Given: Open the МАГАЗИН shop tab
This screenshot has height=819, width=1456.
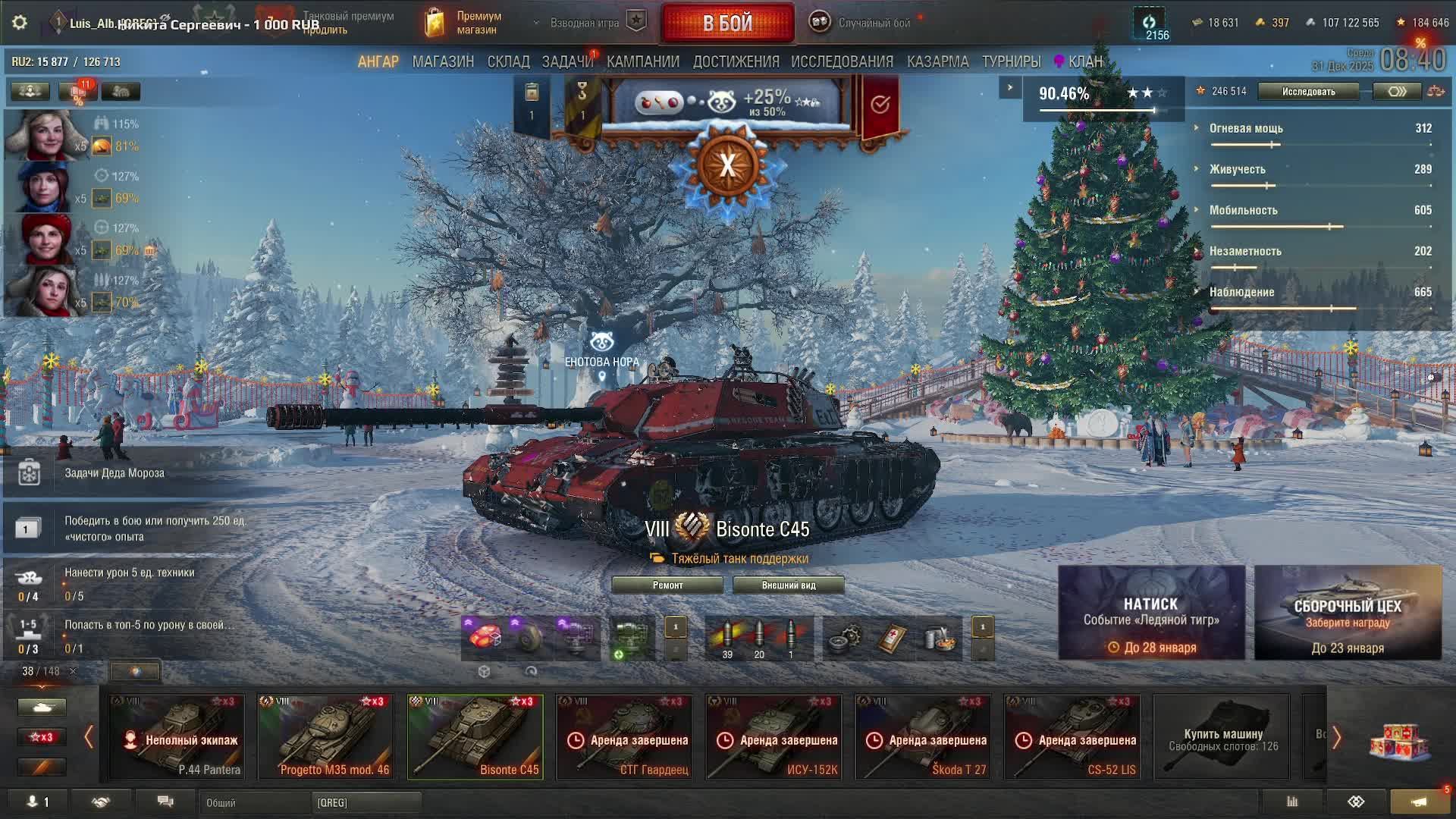Looking at the screenshot, I should 443,61.
